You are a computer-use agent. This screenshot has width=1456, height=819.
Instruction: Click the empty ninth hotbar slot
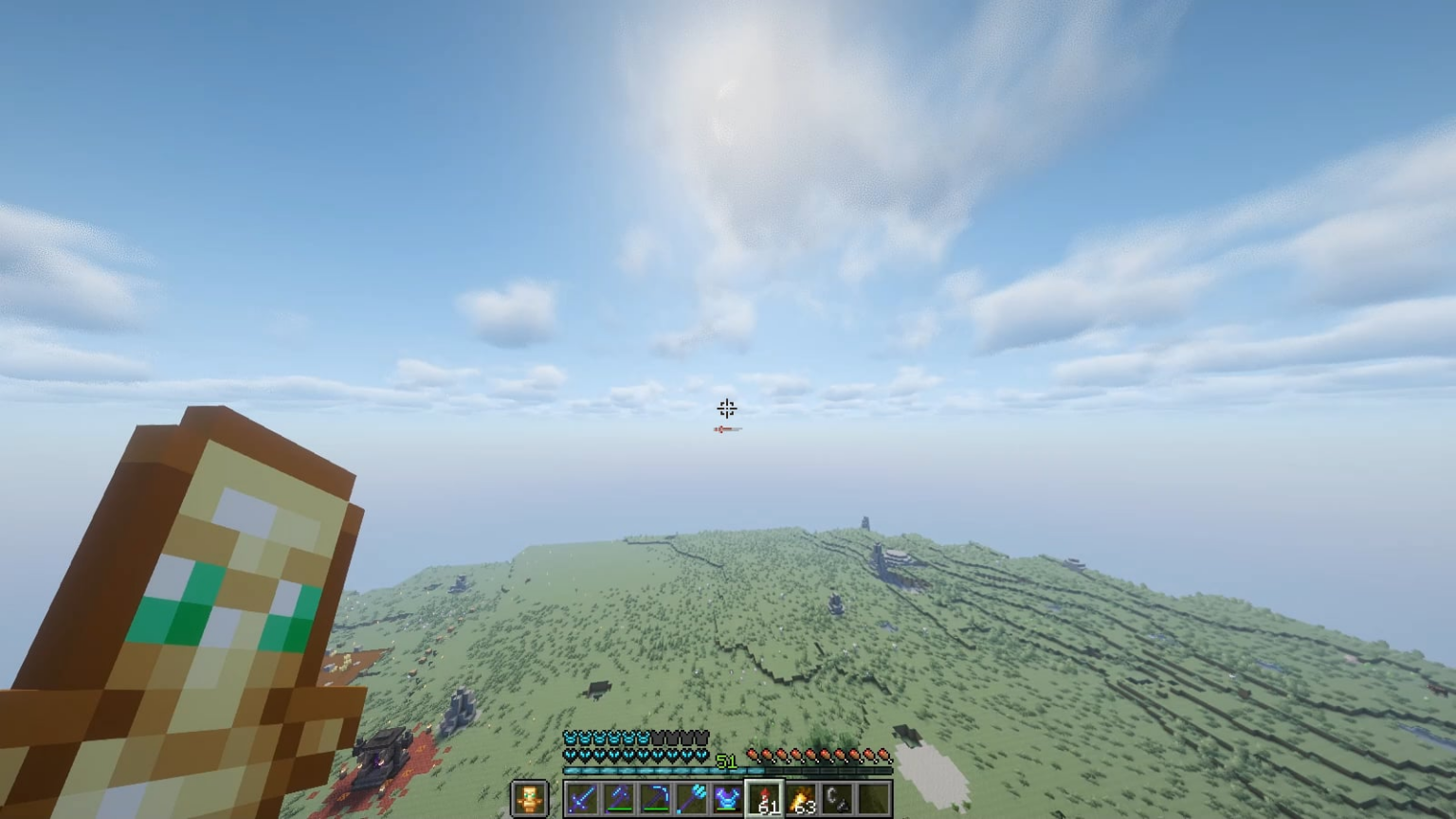pos(874,797)
